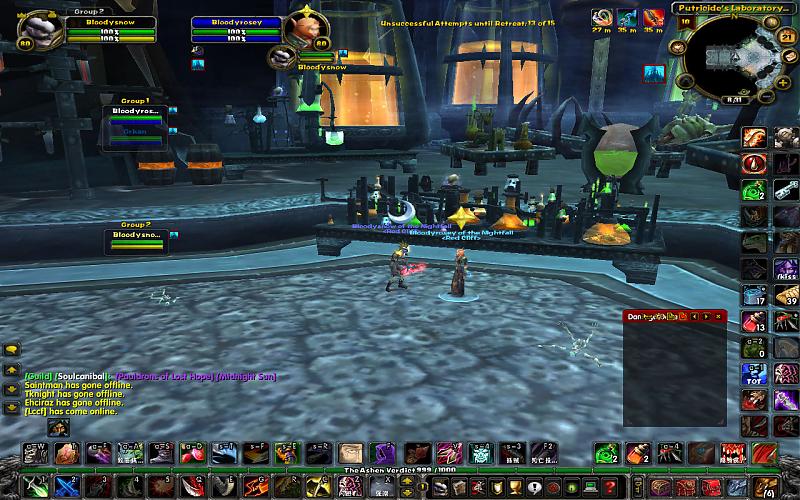Use the bandage item with 17 stacks
800x500 pixels.
click(x=755, y=295)
